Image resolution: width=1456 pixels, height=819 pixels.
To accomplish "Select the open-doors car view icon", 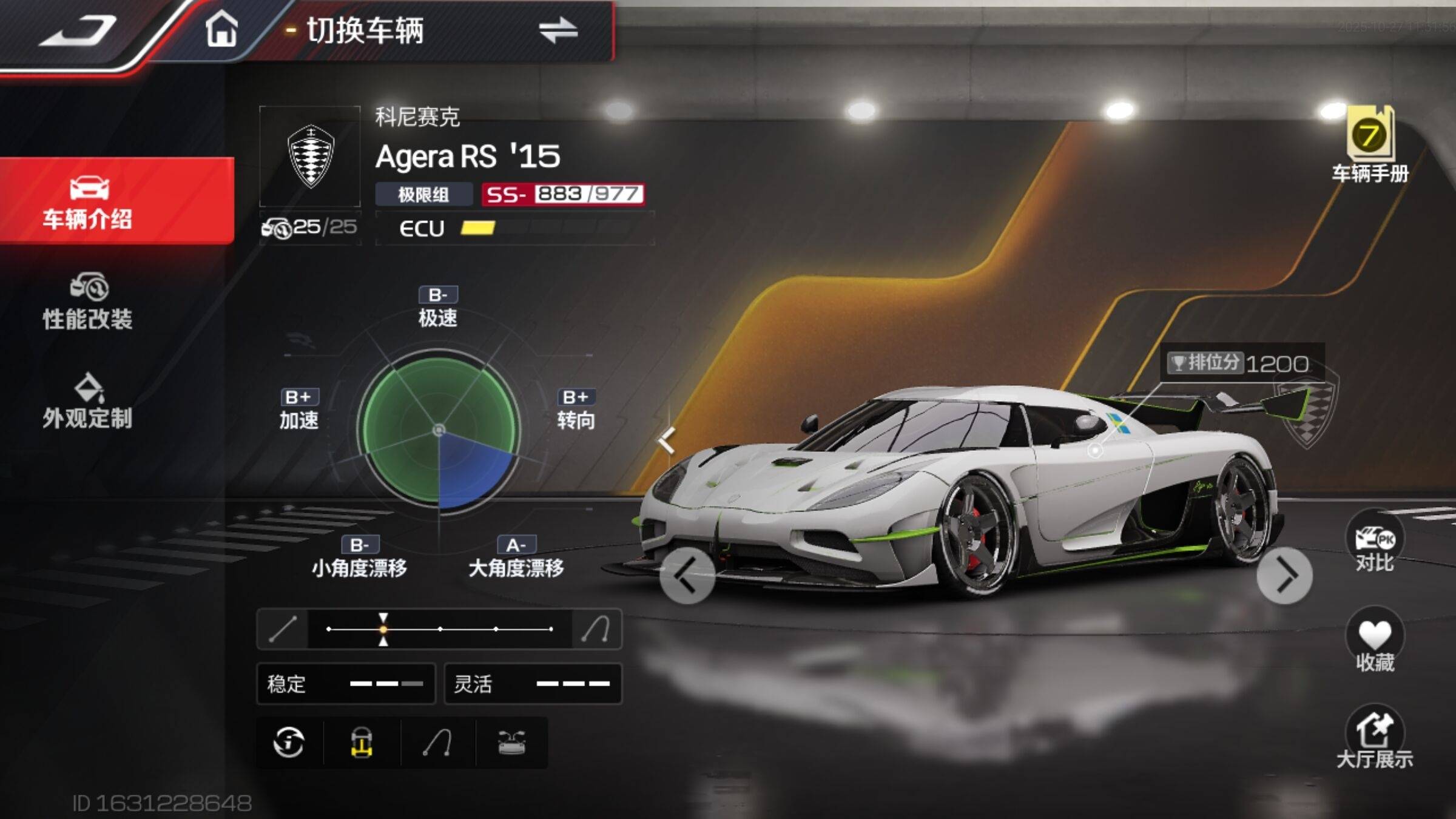I will [511, 742].
